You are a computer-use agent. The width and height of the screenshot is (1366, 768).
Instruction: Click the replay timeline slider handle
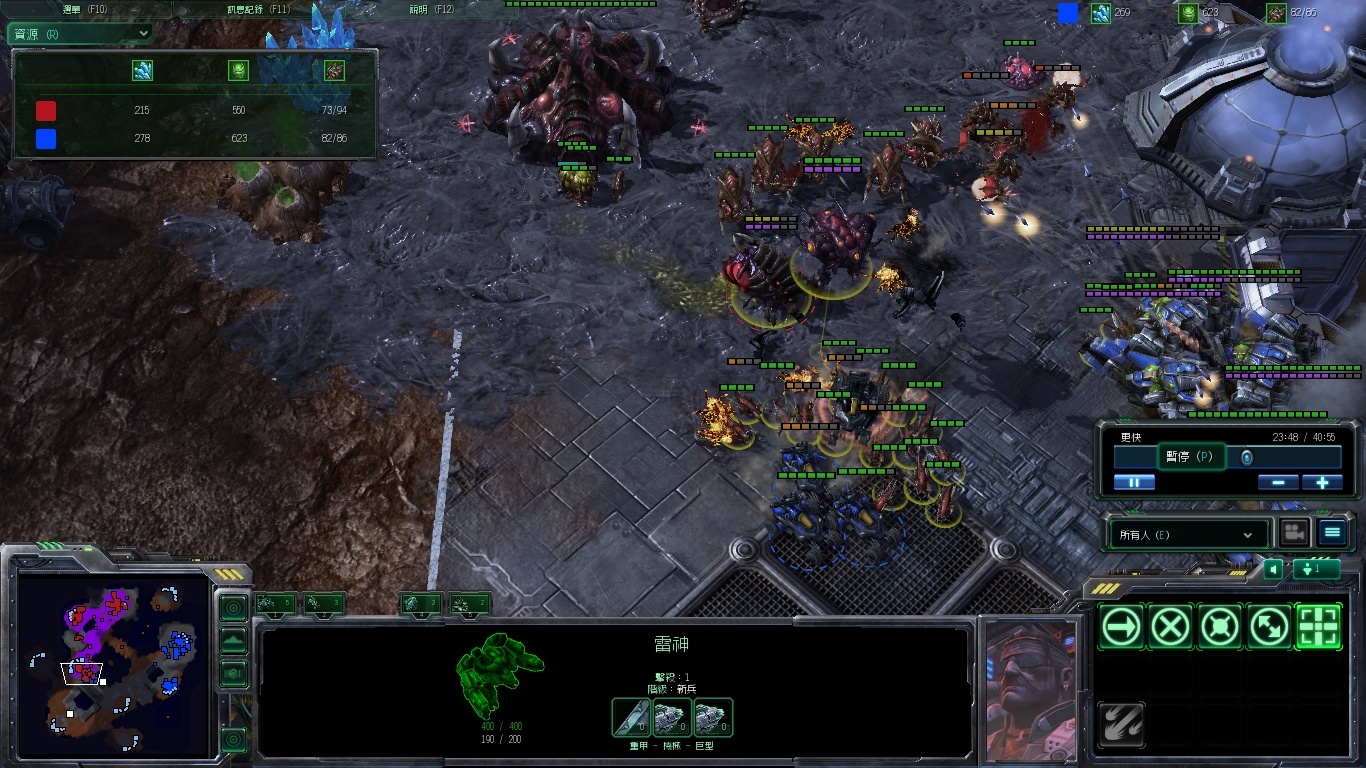coord(1246,457)
